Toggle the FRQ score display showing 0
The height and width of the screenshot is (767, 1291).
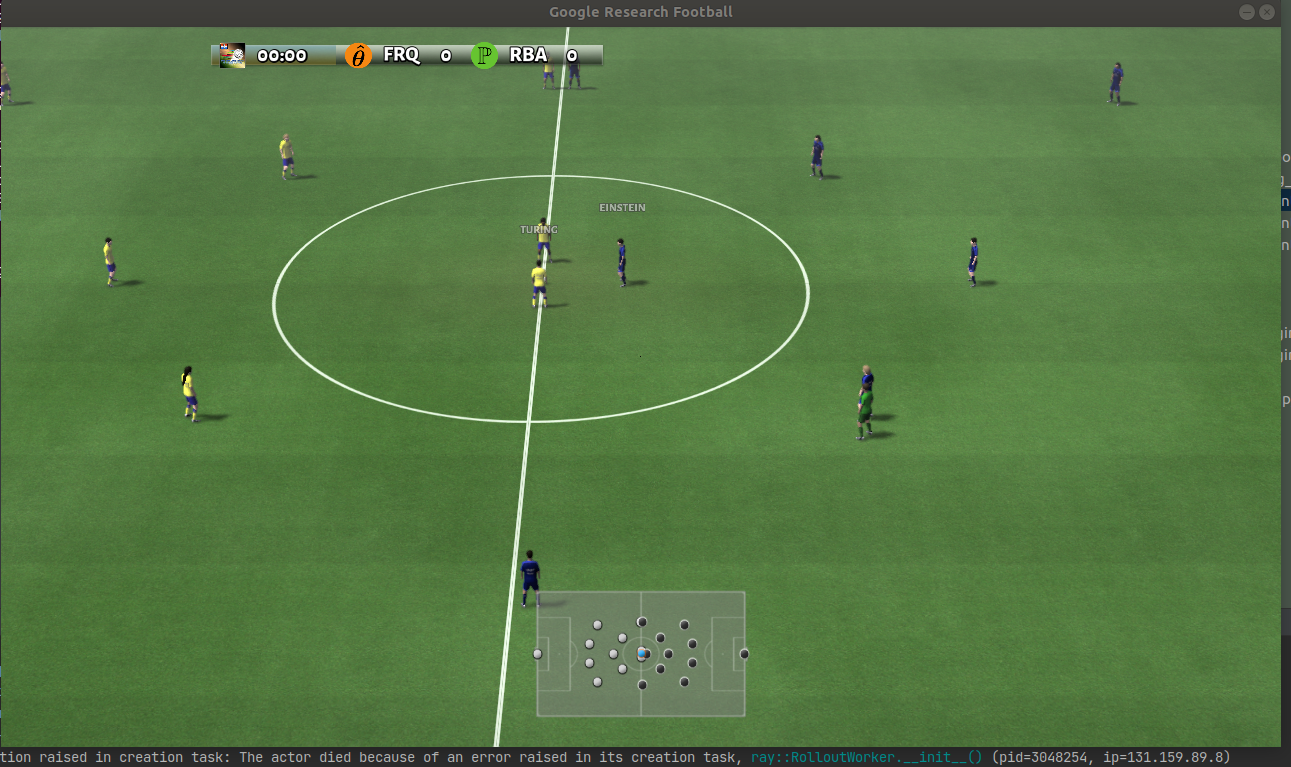444,56
